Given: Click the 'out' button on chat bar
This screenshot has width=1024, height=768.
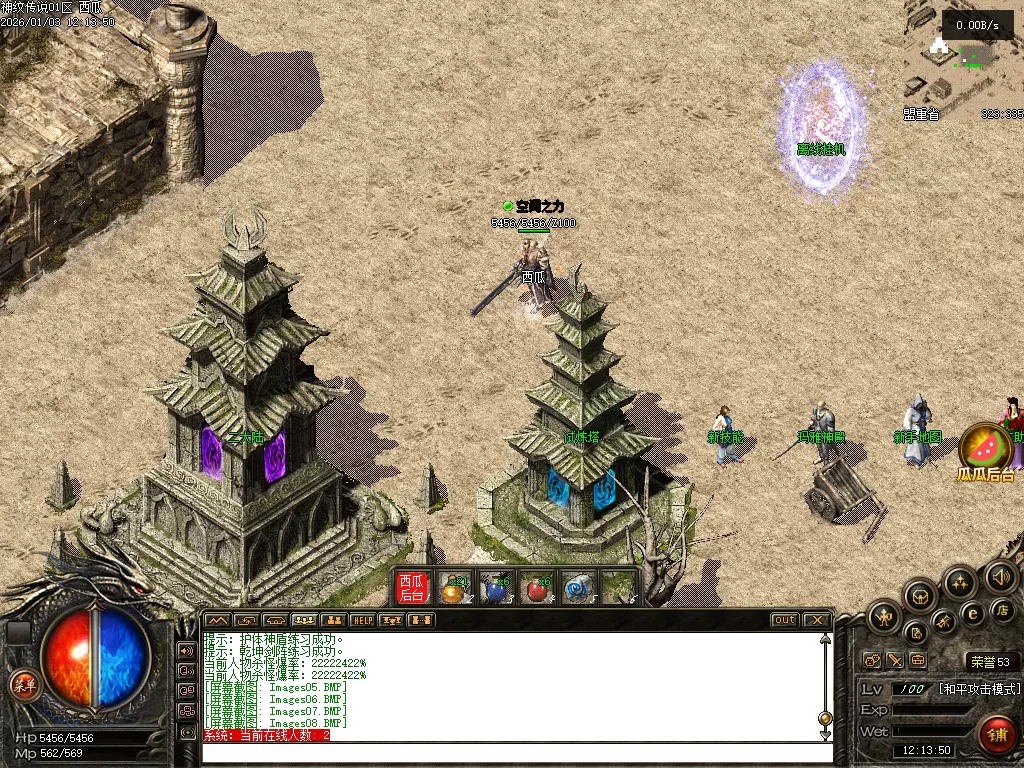Looking at the screenshot, I should click(x=784, y=620).
